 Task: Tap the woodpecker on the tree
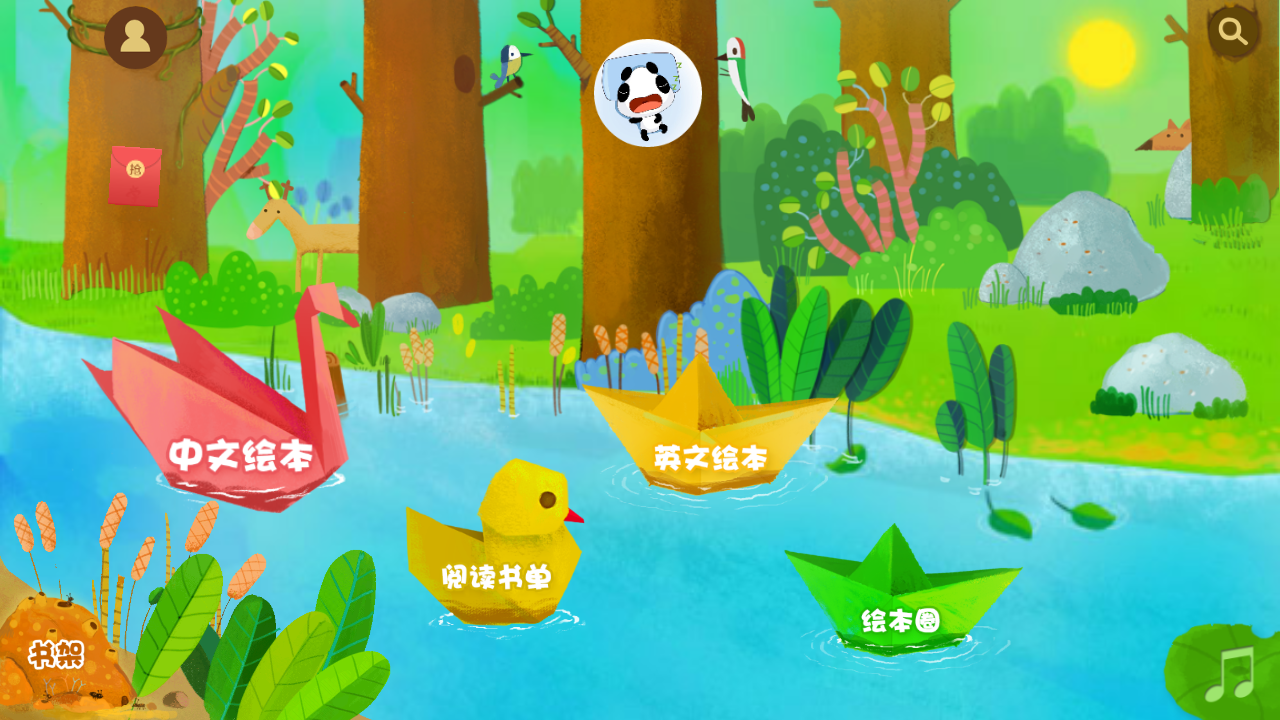(737, 75)
